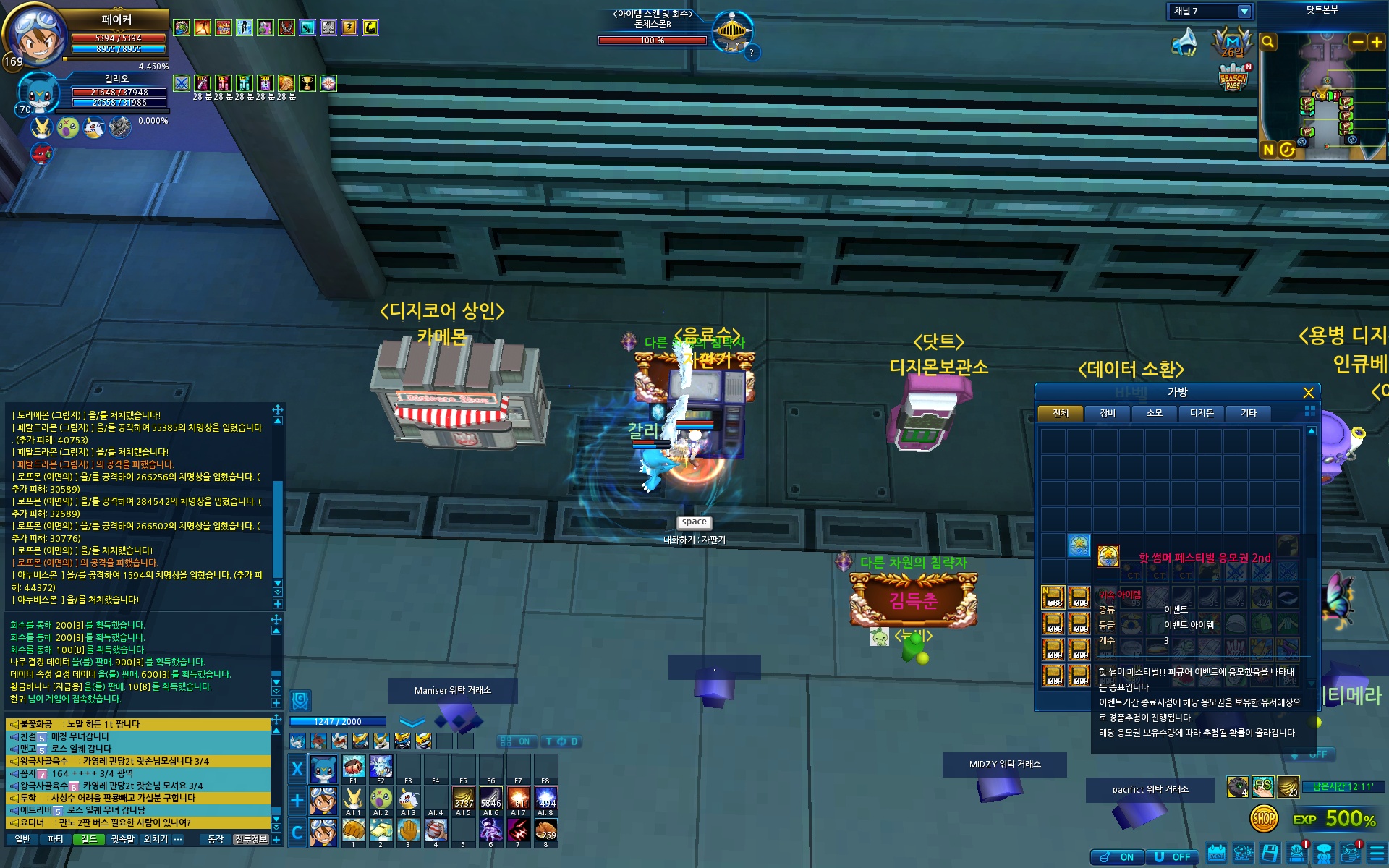Use the banana item in Alt 5 slot
1389x868 pixels.
(463, 799)
